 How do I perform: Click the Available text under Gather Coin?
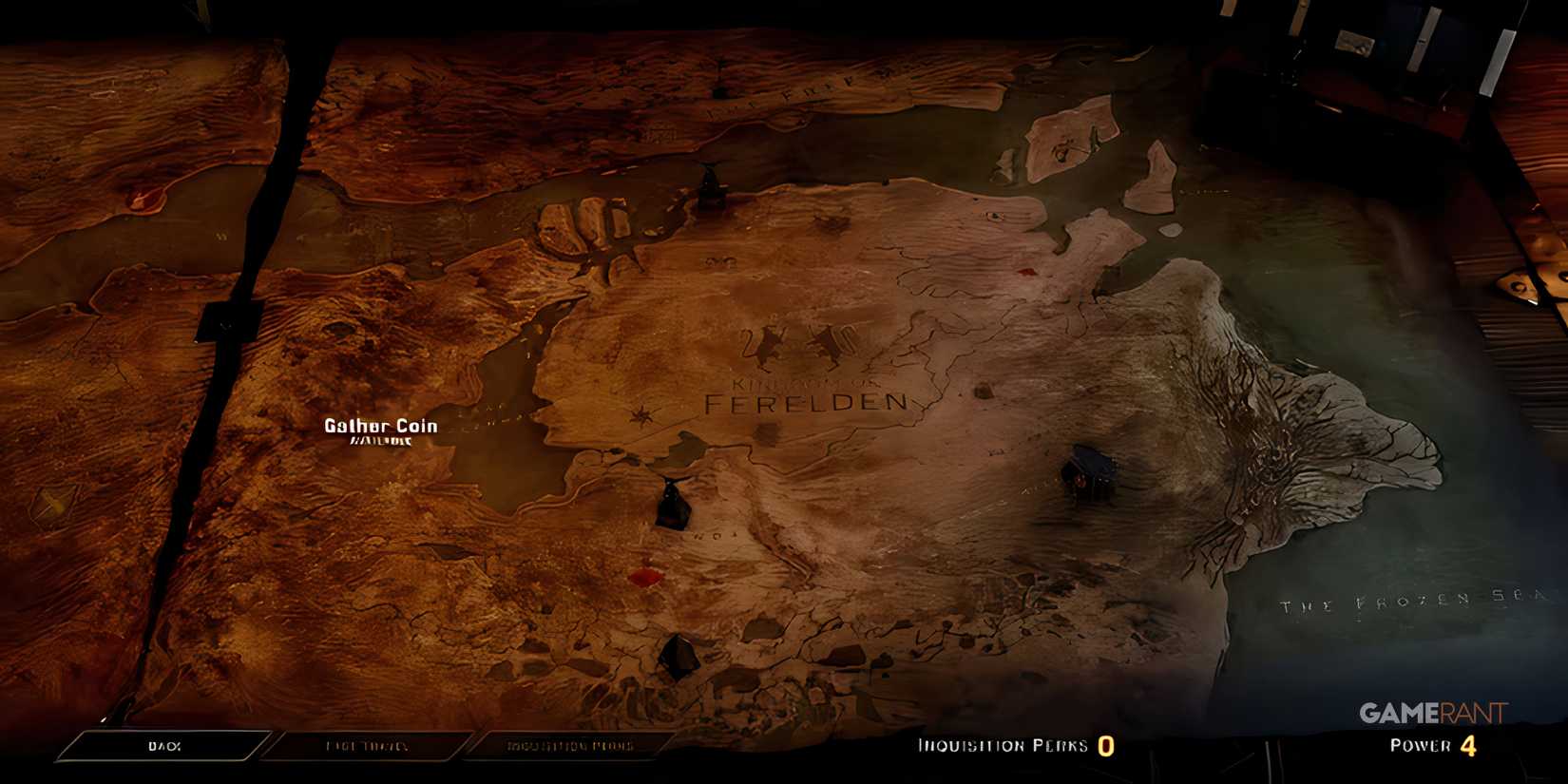pyautogui.click(x=378, y=441)
